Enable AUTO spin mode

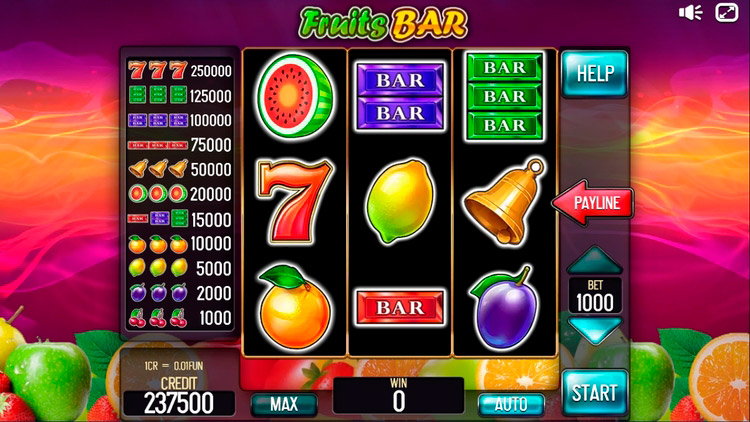tap(510, 404)
